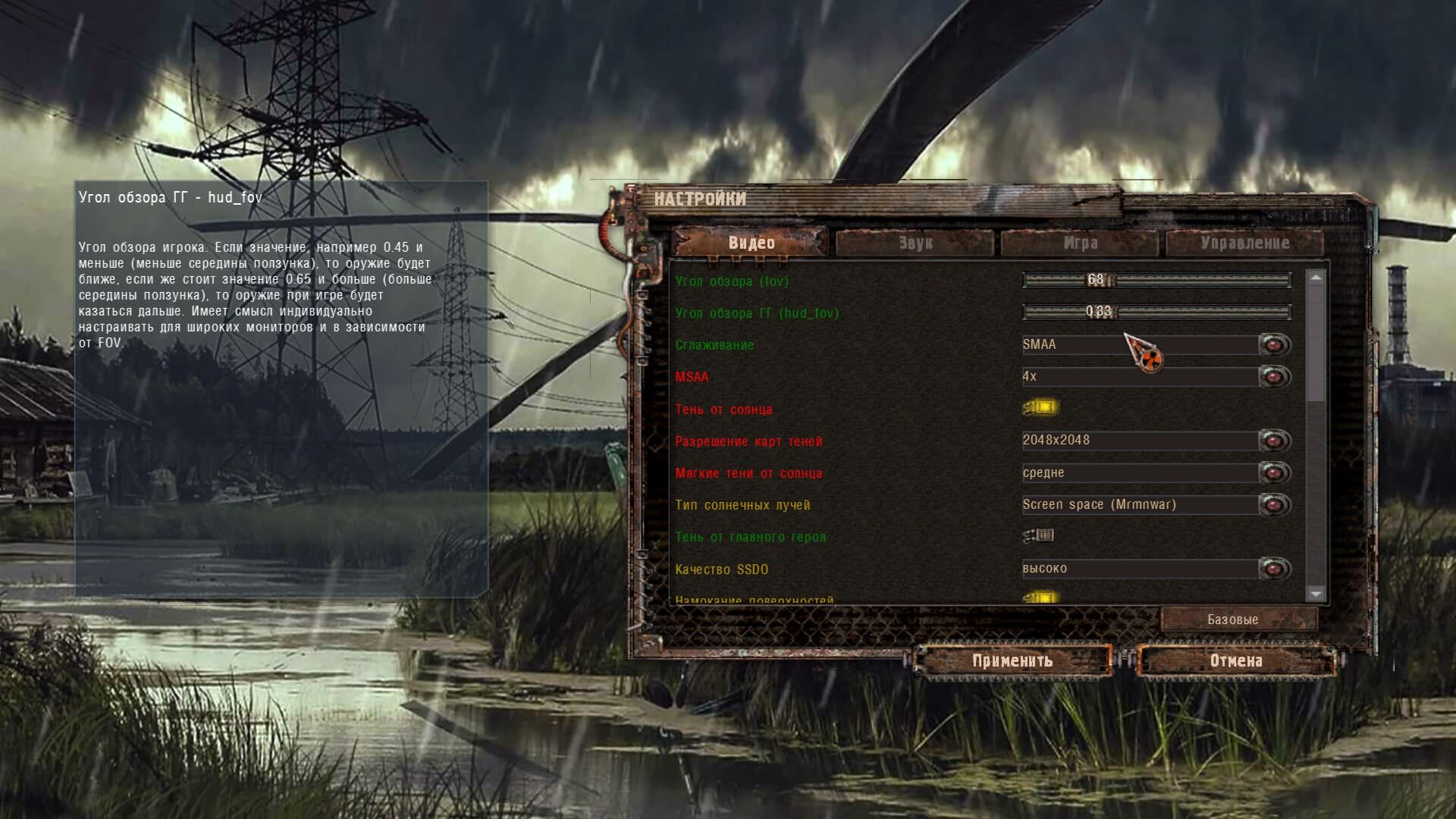1456x819 pixels.
Task: Change Мягкие тени от солнца setting
Action: pos(1274,473)
